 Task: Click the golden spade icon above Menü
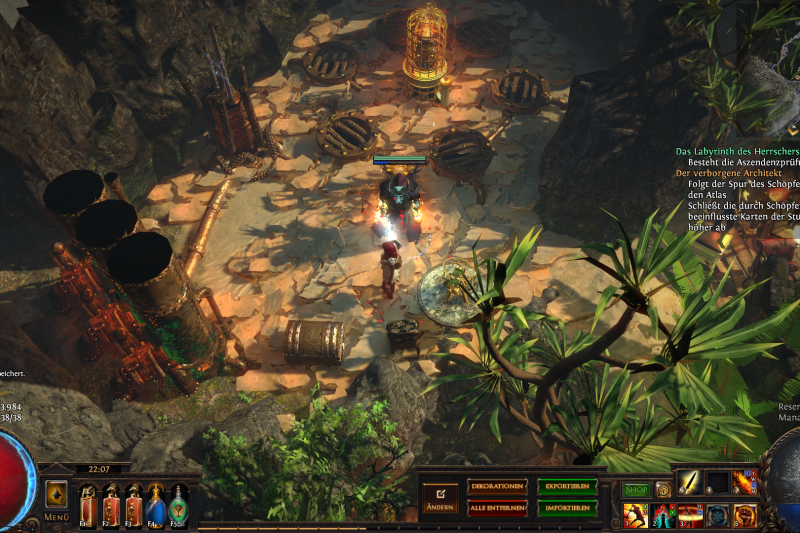tap(56, 494)
